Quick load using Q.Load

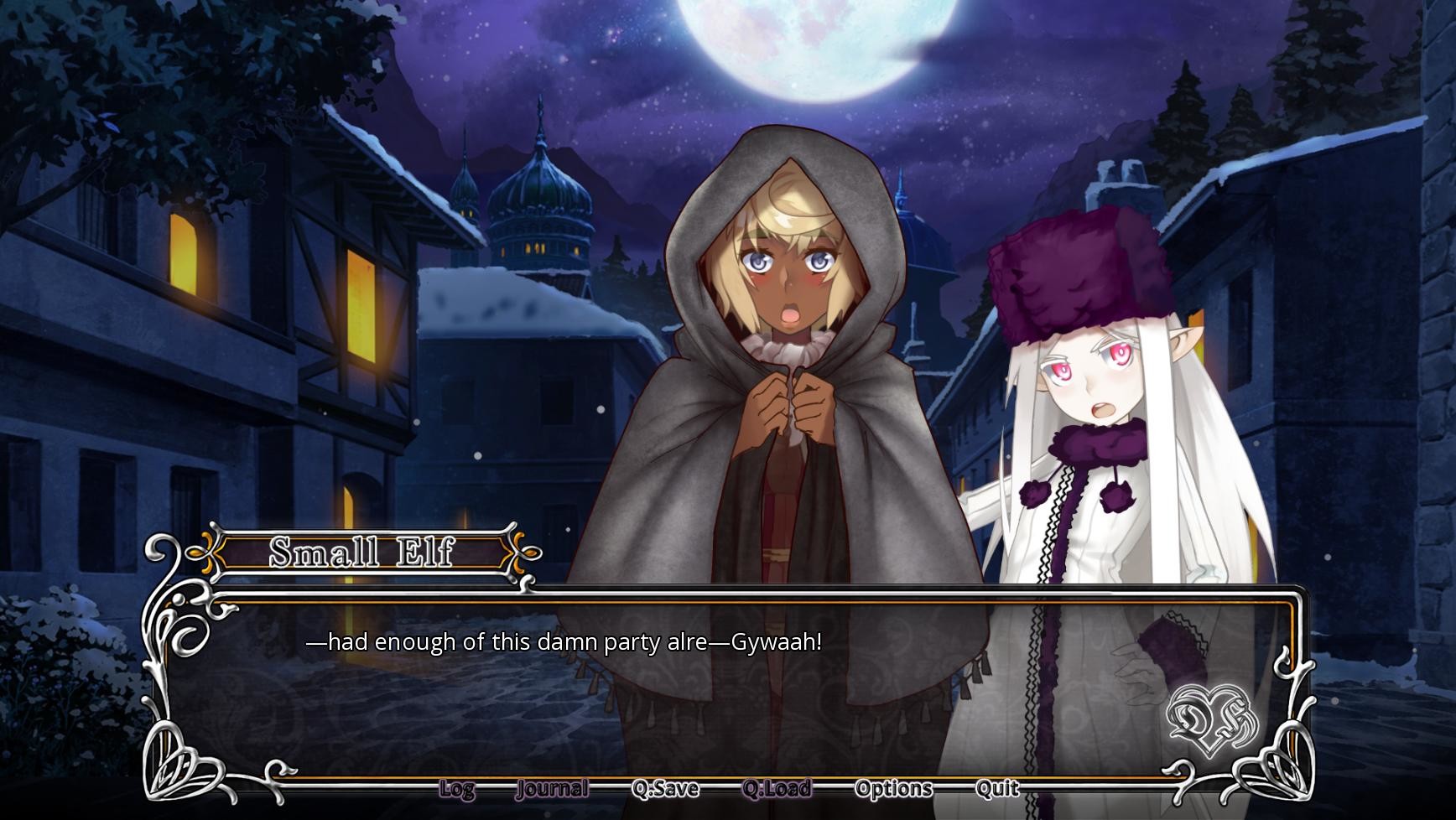click(x=777, y=789)
